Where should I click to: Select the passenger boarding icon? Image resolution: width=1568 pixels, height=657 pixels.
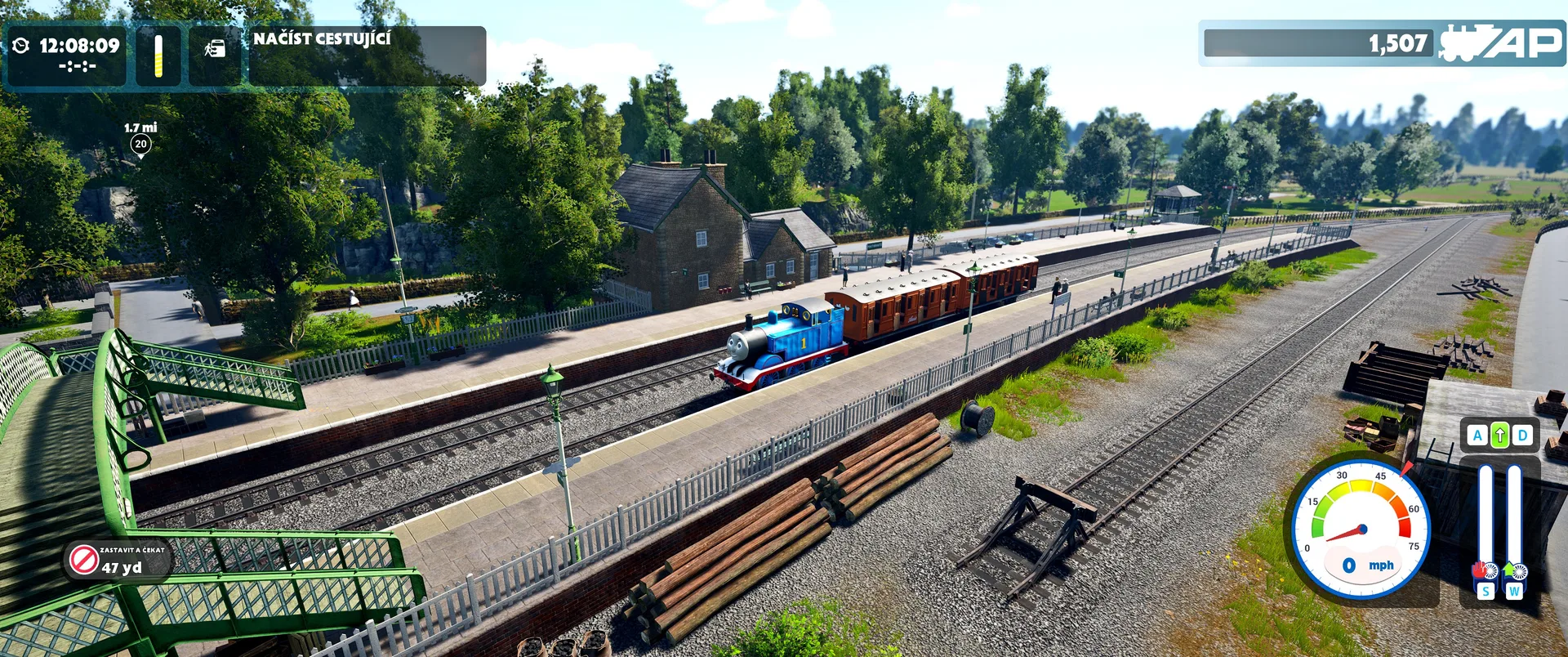pos(215,50)
